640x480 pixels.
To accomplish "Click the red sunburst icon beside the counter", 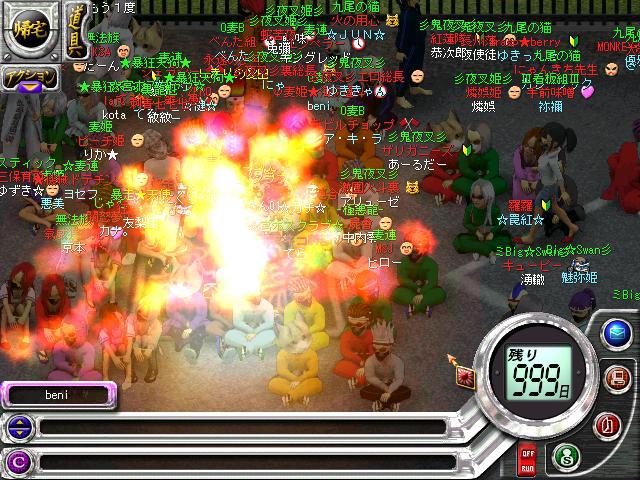I will (465, 376).
